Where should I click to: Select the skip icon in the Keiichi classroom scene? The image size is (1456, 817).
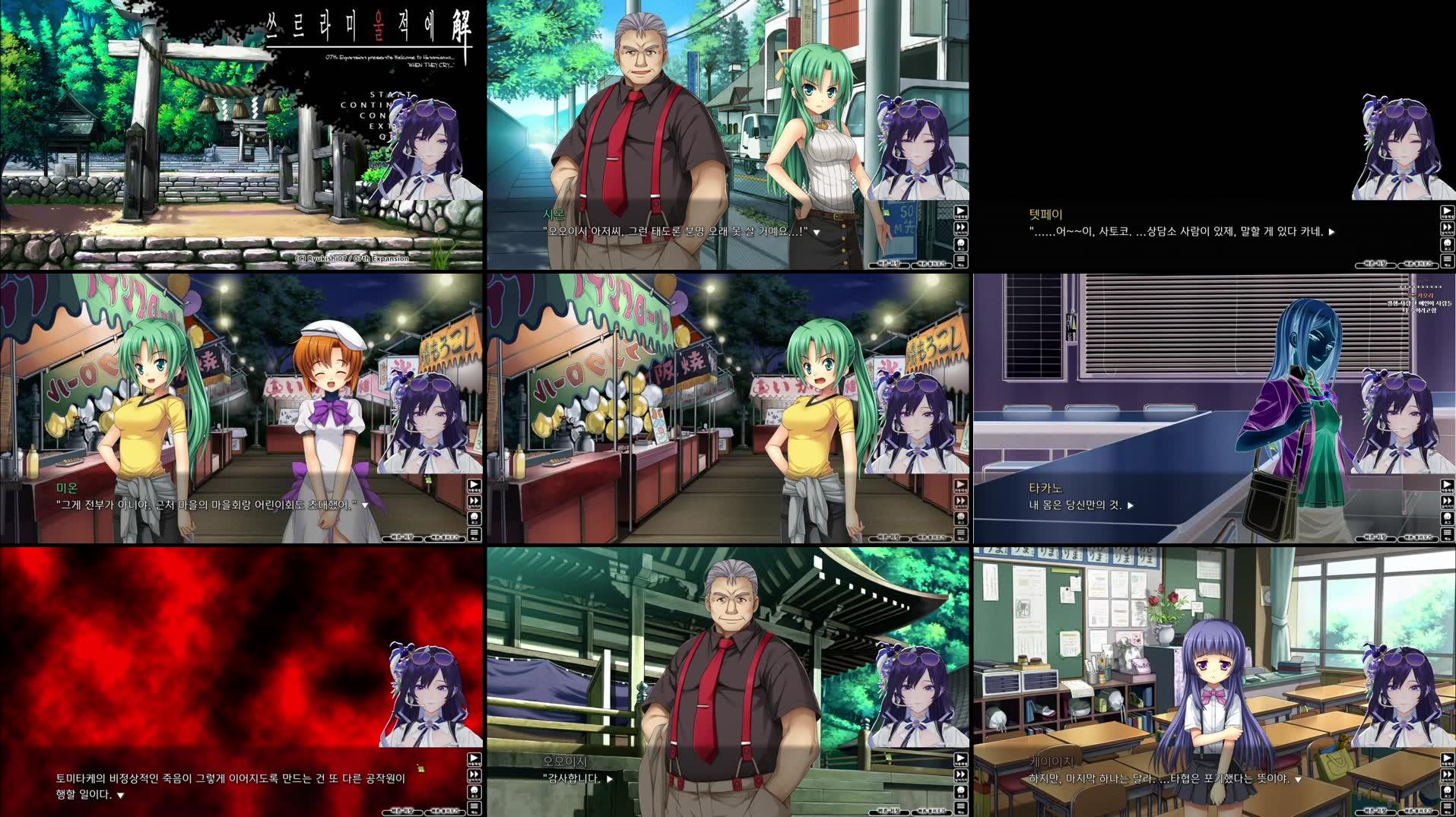1446,774
